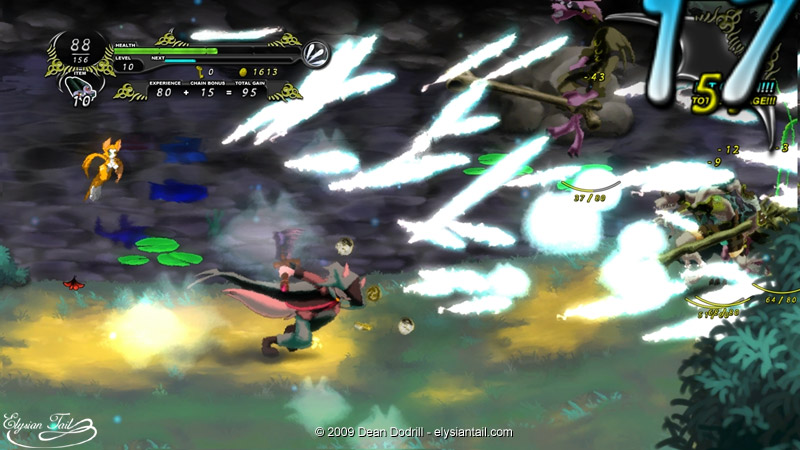
Task: Select the quick-use item slot under ITEM
Action: pyautogui.click(x=80, y=93)
